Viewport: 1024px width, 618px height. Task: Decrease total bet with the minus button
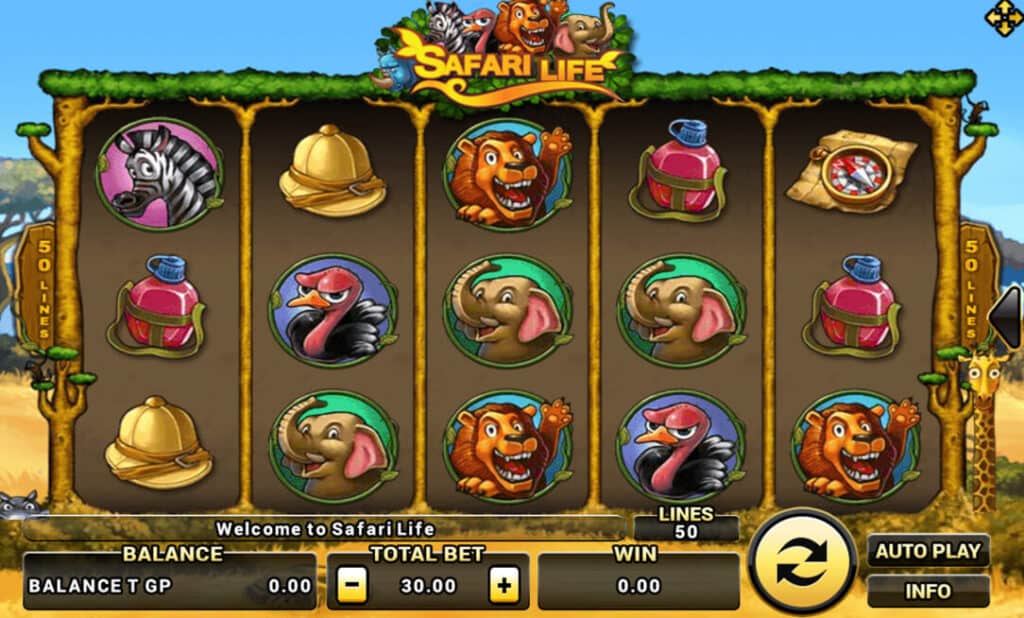pyautogui.click(x=351, y=586)
